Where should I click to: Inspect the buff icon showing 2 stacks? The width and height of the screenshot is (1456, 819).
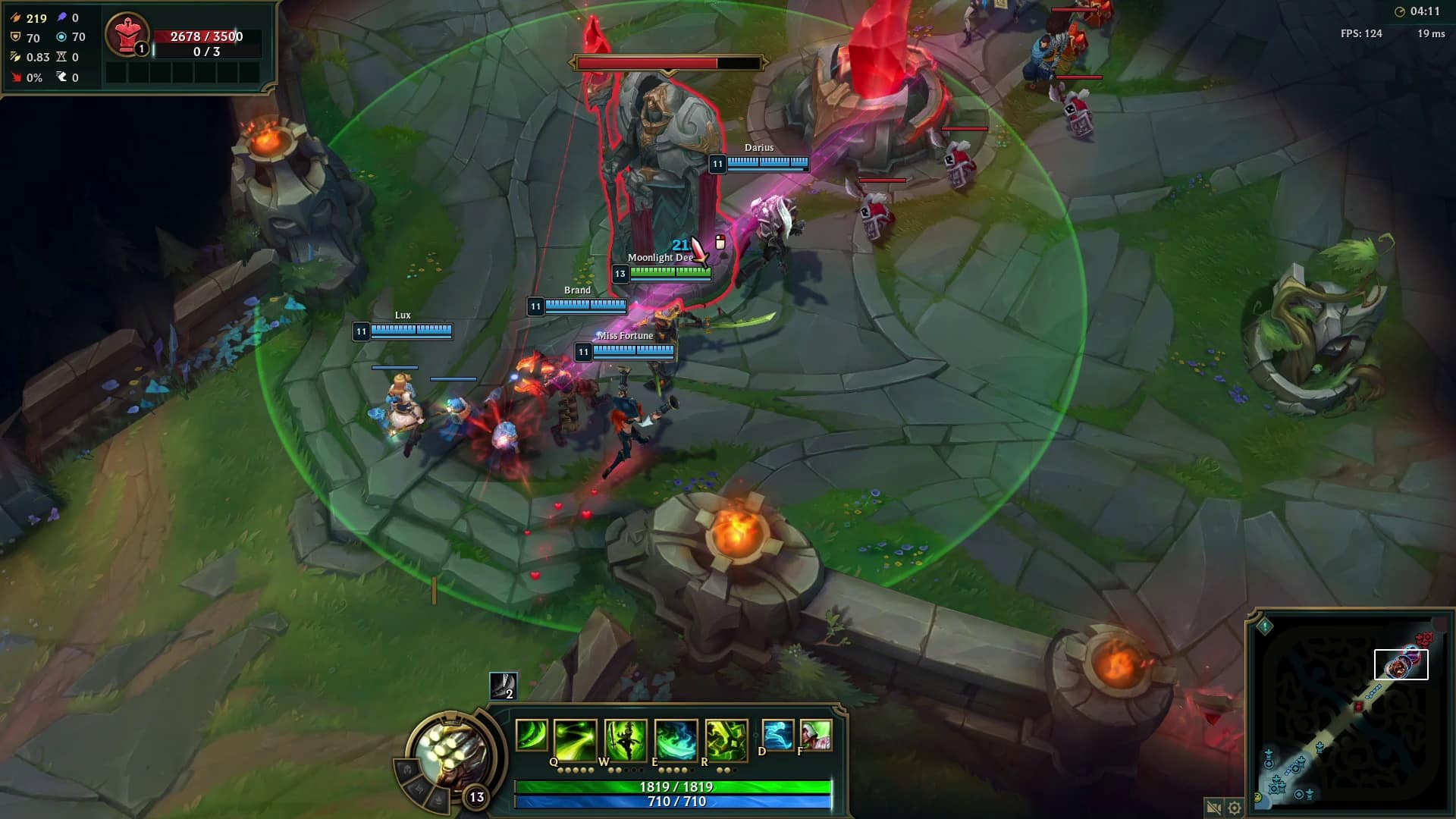click(x=503, y=686)
